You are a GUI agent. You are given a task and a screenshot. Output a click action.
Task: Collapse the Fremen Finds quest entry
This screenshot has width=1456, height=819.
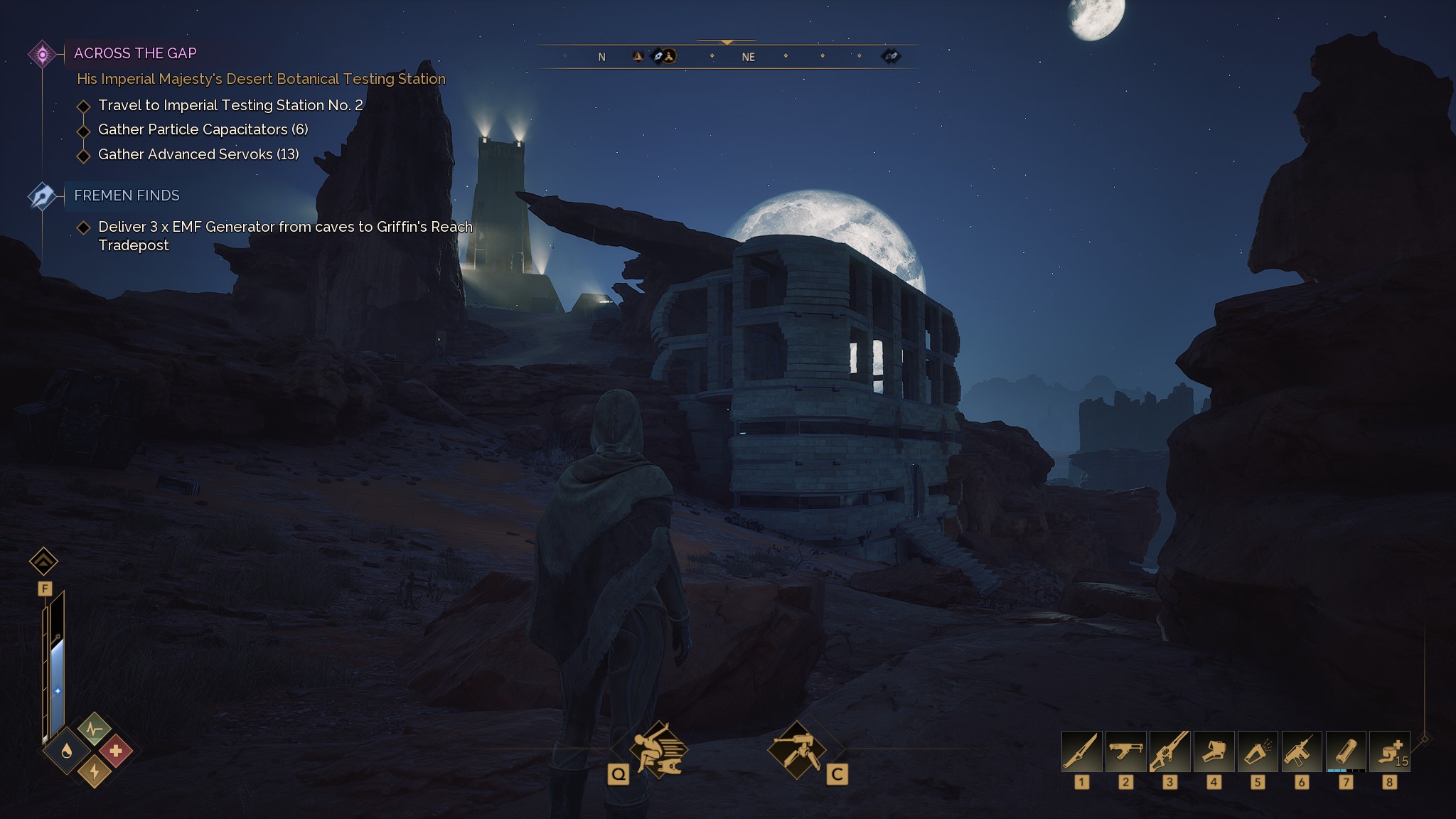coord(43,195)
